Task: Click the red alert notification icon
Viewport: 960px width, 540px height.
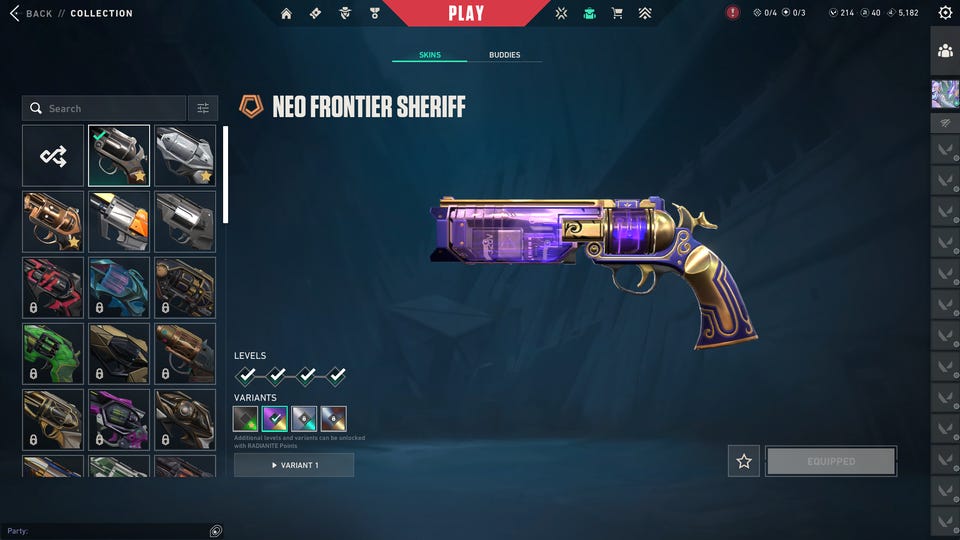Action: click(x=733, y=13)
